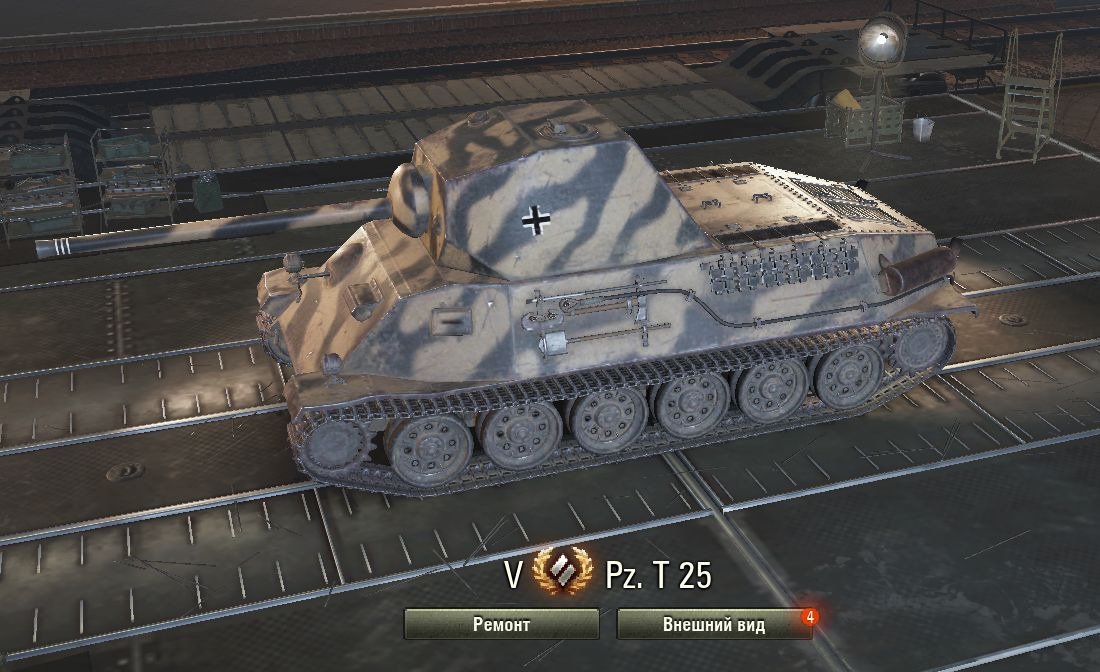
Task: Open the Внешний вид appearance menu
Action: point(713,625)
